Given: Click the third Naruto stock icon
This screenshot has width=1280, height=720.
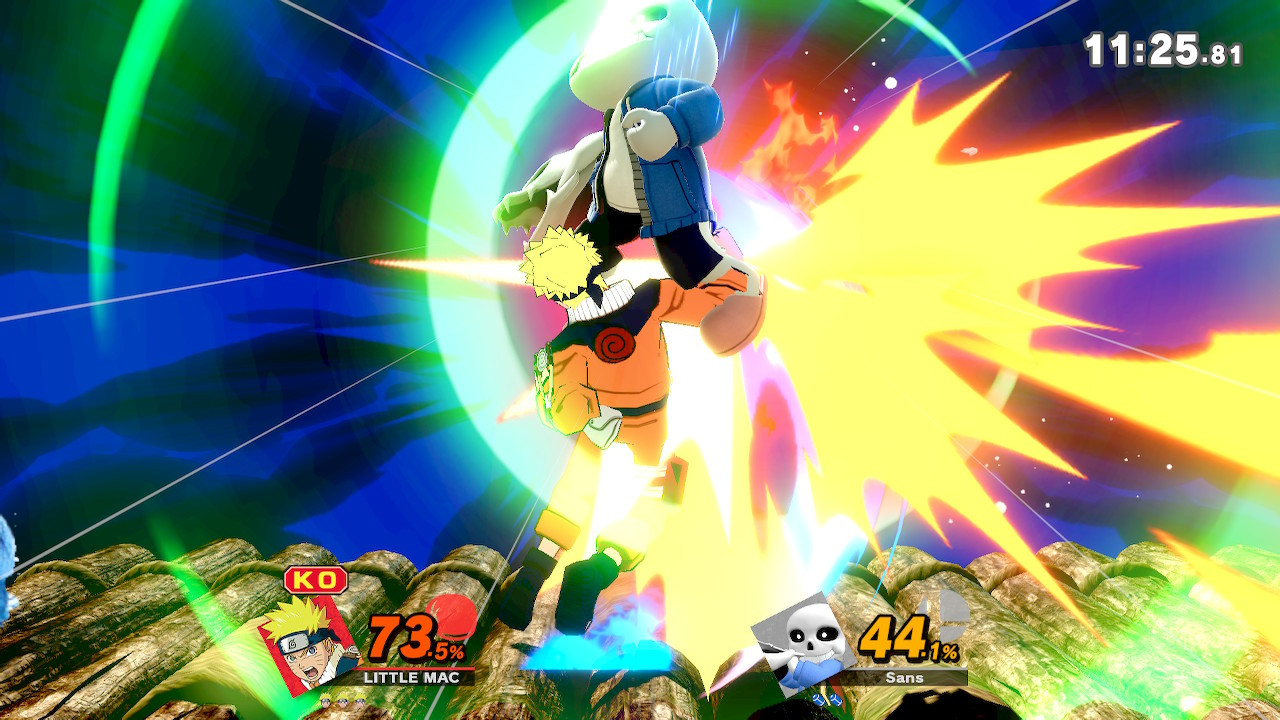Looking at the screenshot, I should 359,700.
